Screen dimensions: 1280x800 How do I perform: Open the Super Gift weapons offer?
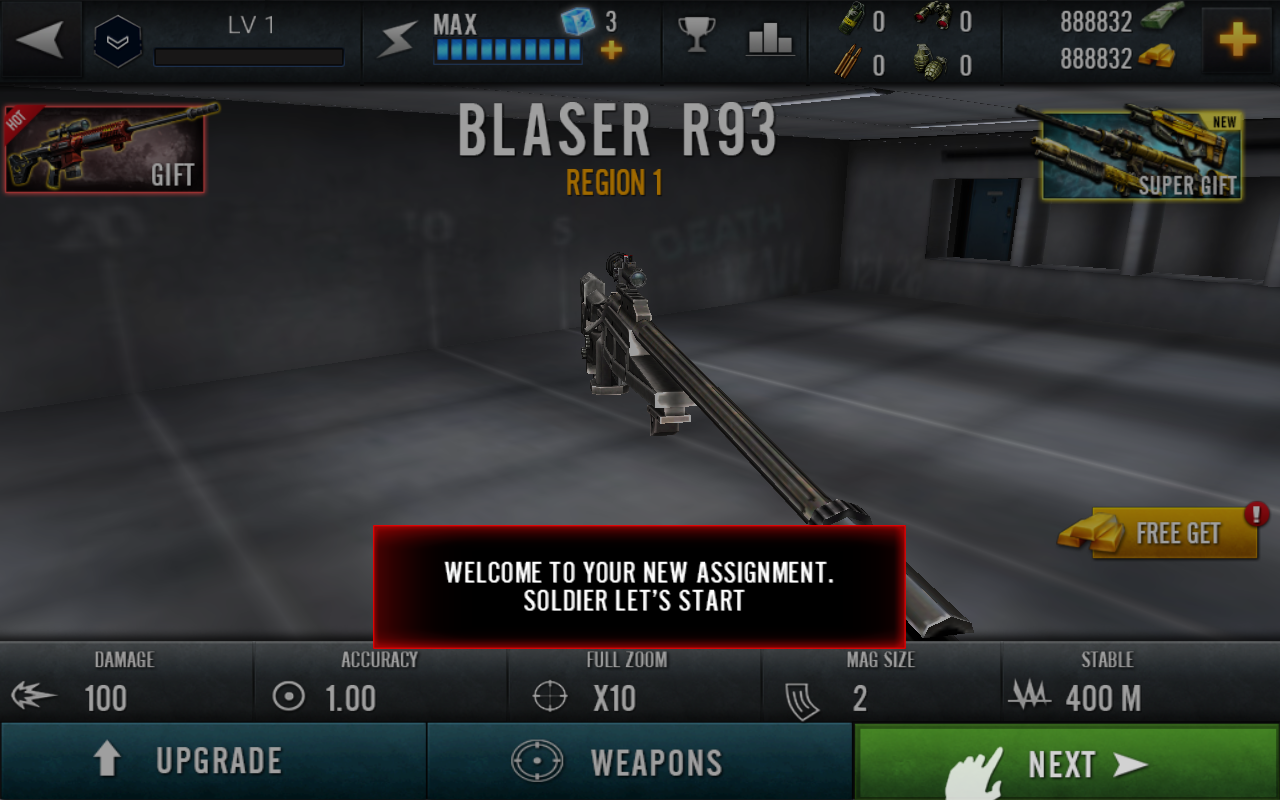point(1142,155)
